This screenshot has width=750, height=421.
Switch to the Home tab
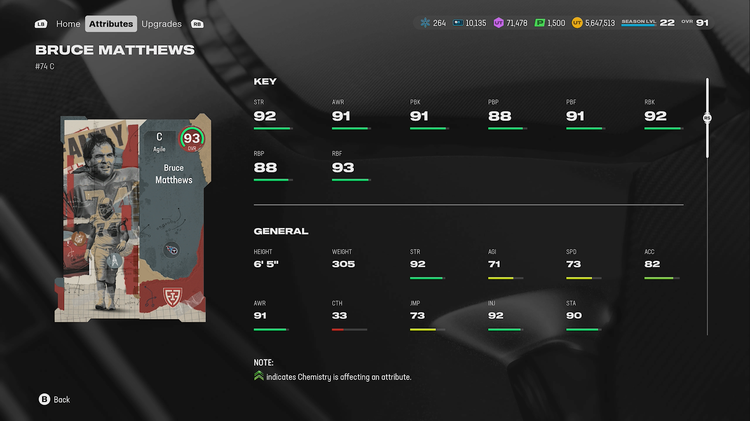point(68,23)
